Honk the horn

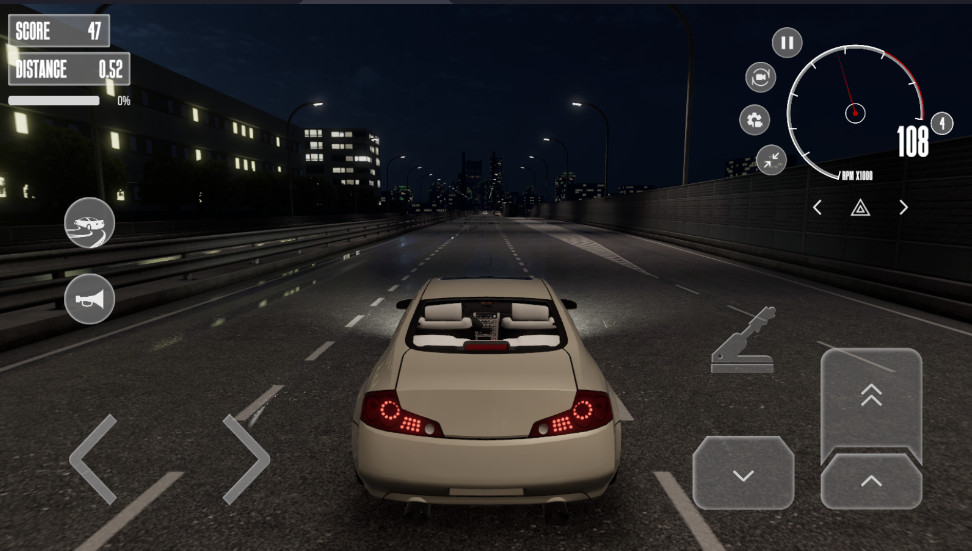pos(90,298)
